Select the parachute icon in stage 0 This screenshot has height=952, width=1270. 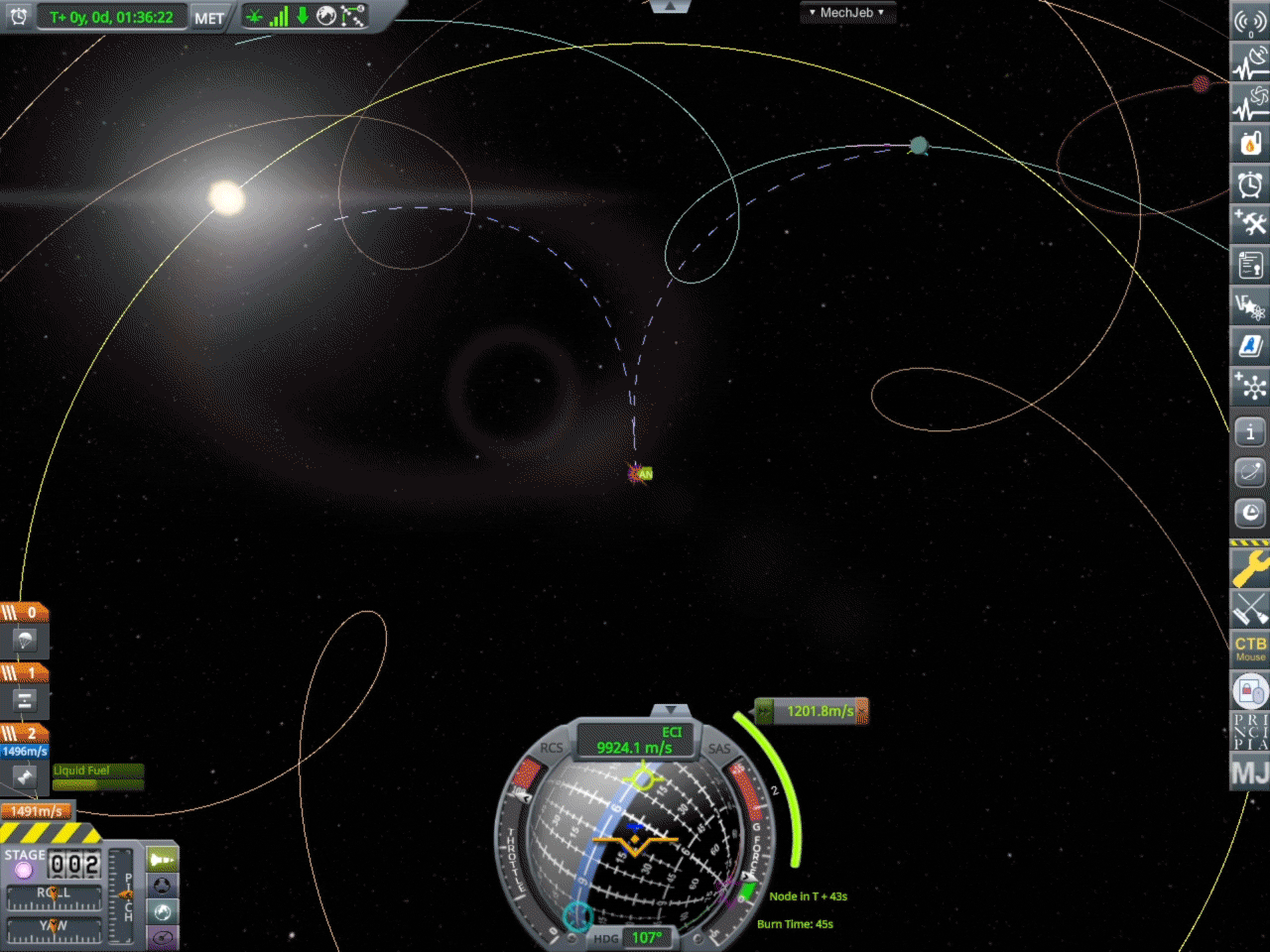25,640
